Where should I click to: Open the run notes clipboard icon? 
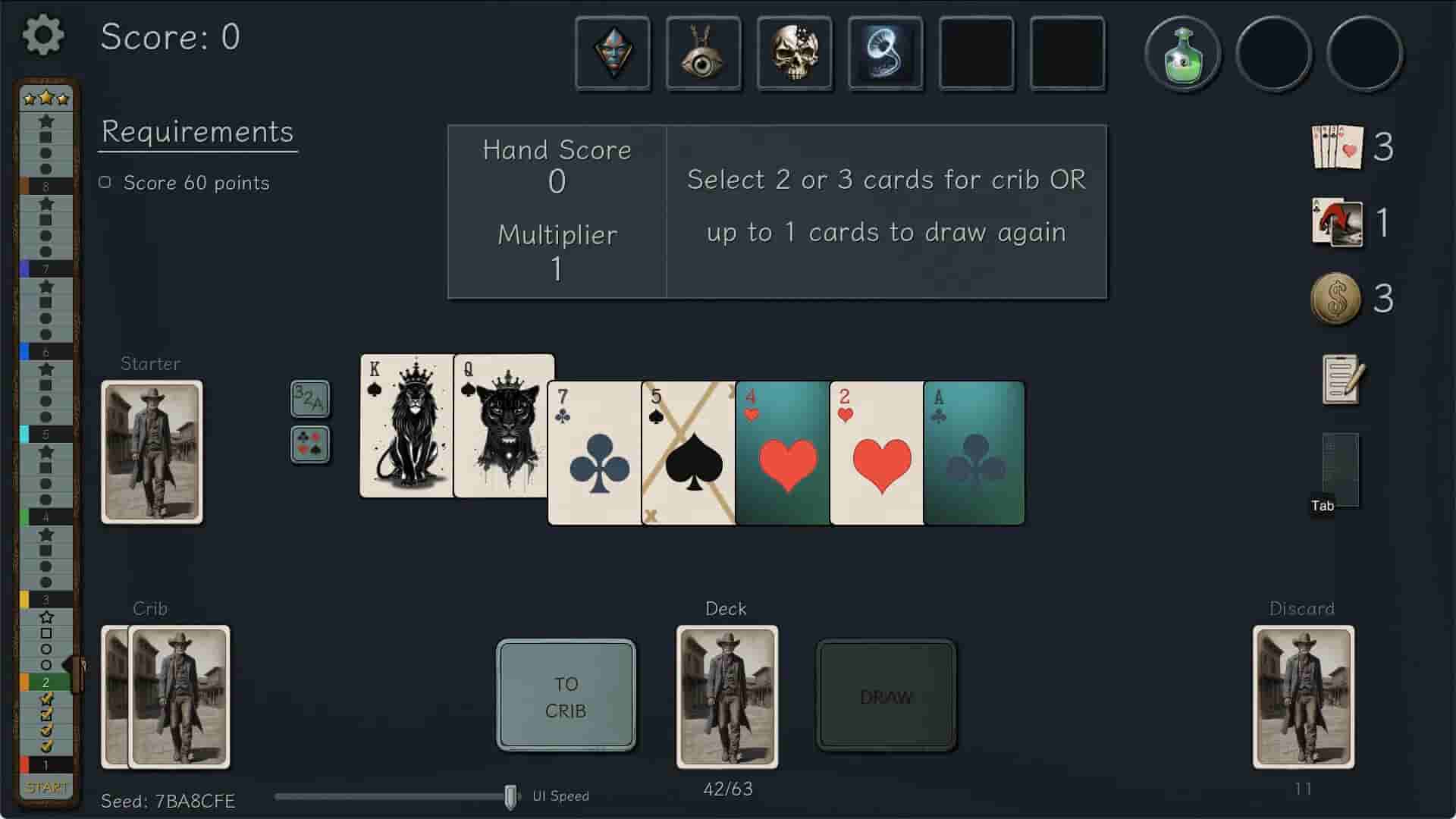(x=1341, y=381)
